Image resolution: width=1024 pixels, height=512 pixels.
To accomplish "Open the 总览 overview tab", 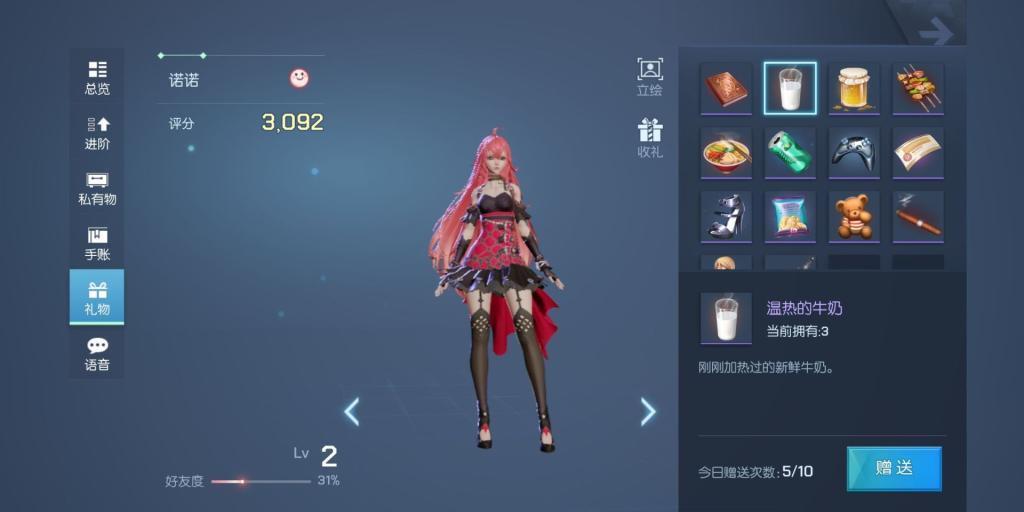I will (x=97, y=78).
